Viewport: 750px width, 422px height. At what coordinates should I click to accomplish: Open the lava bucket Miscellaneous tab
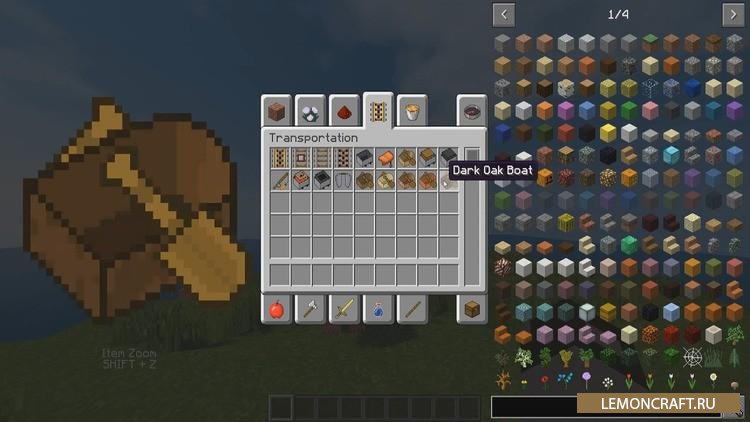click(x=409, y=111)
